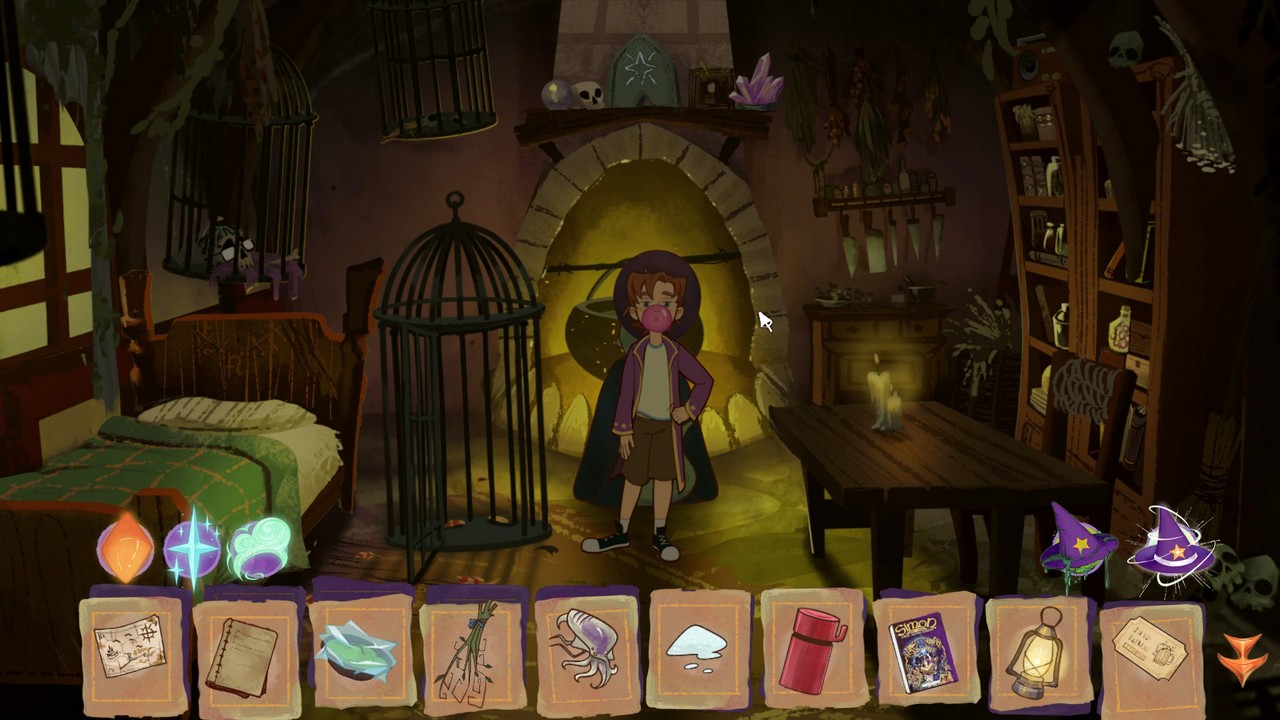1280x720 pixels.
Task: Choose the purple squid item
Action: point(585,650)
